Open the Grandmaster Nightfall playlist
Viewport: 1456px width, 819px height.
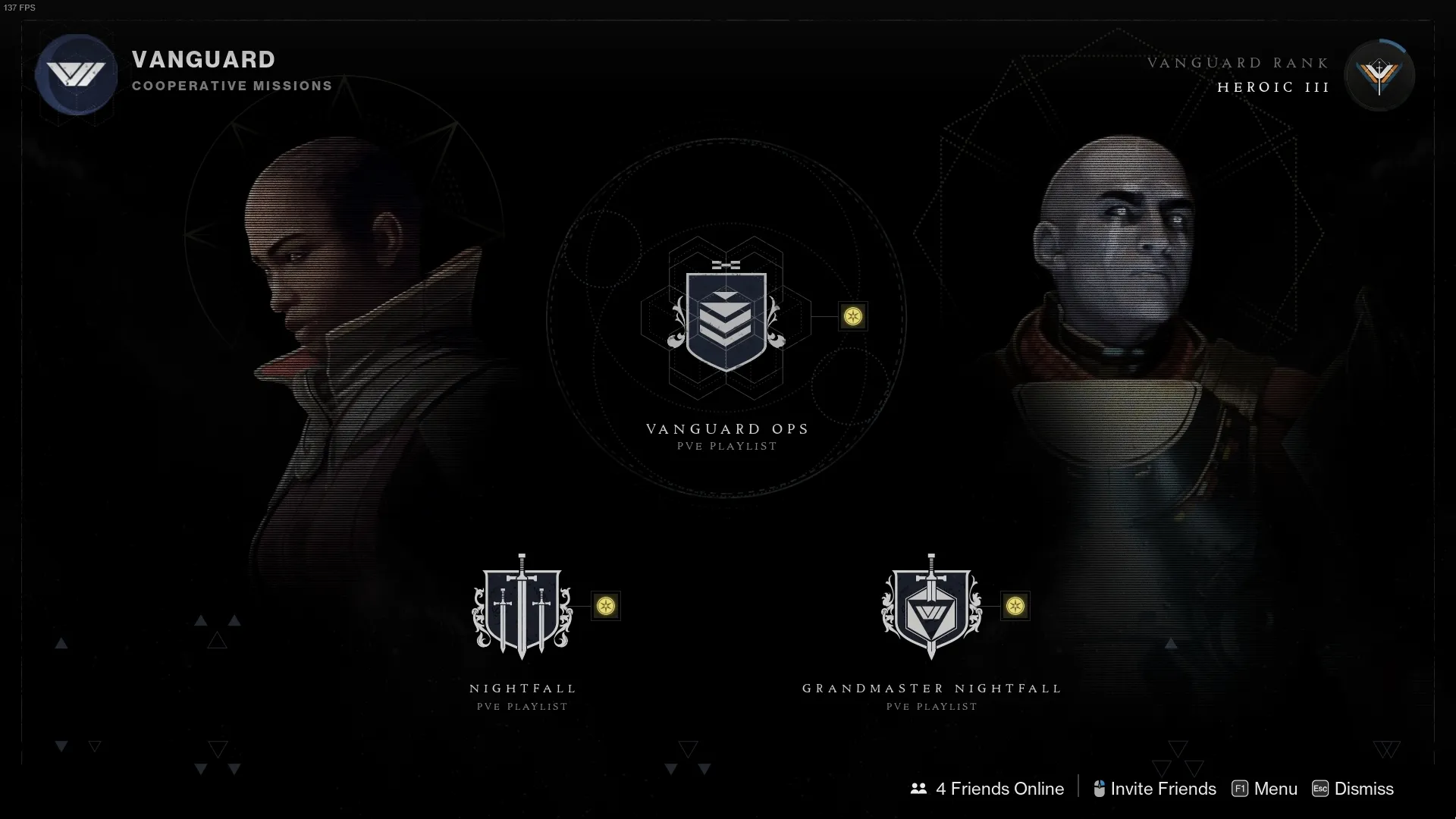pos(931,607)
